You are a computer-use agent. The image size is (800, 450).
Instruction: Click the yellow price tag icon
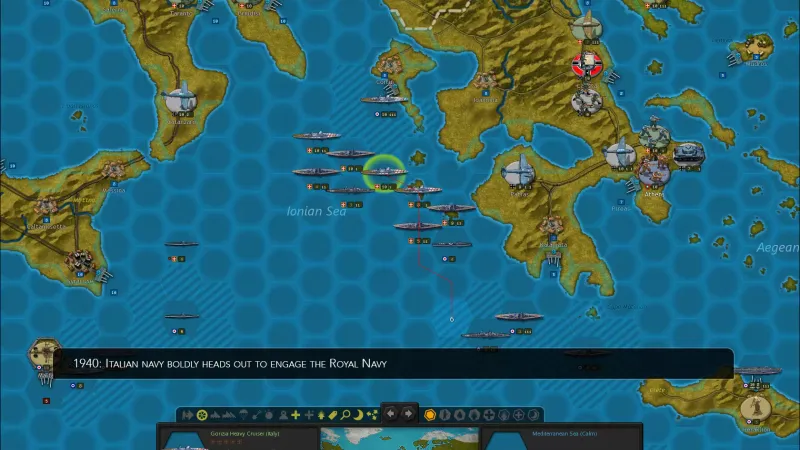pyautogui.click(x=332, y=414)
